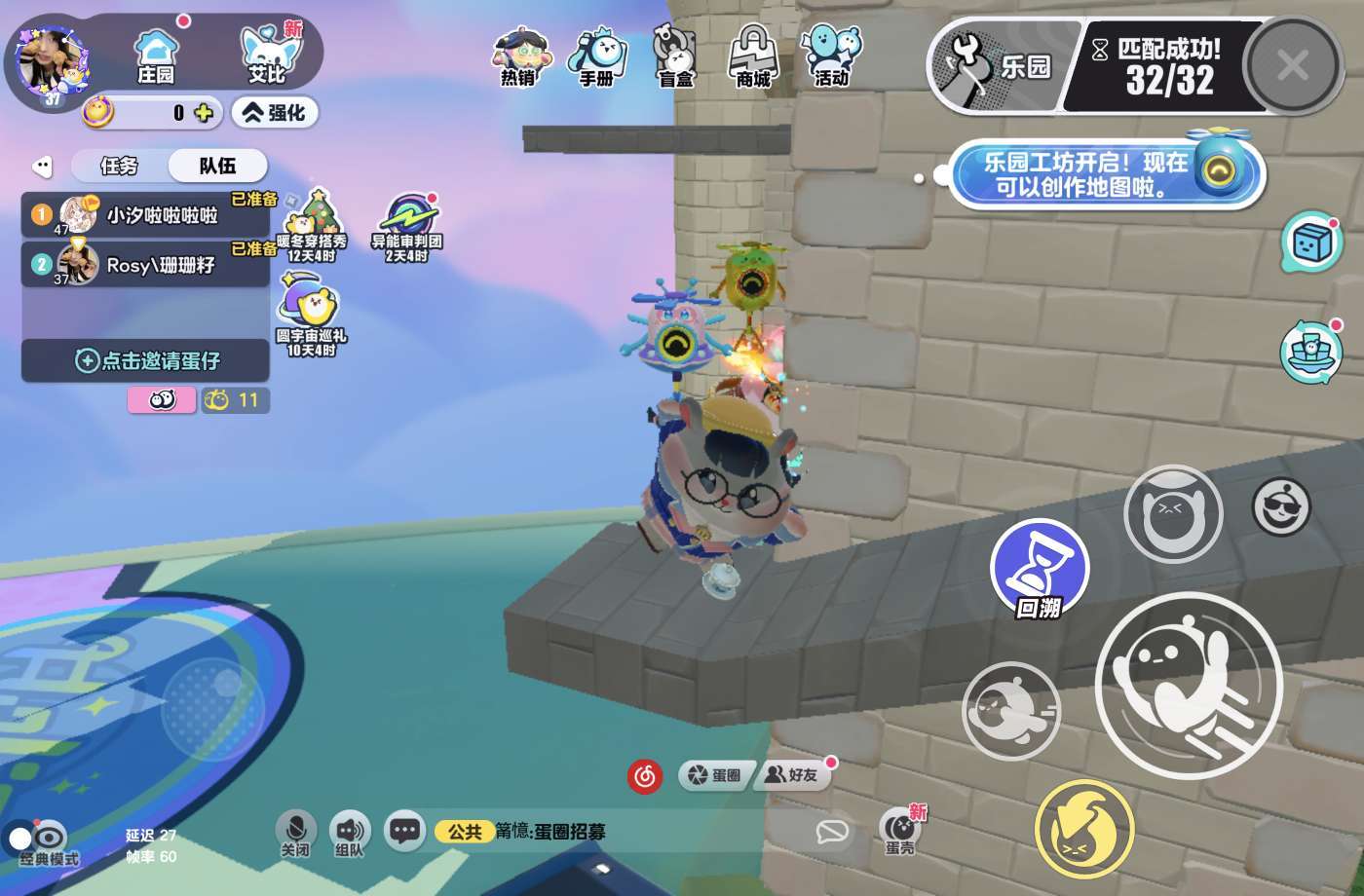
Task: Open the 蛋圈 community button
Action: [715, 775]
